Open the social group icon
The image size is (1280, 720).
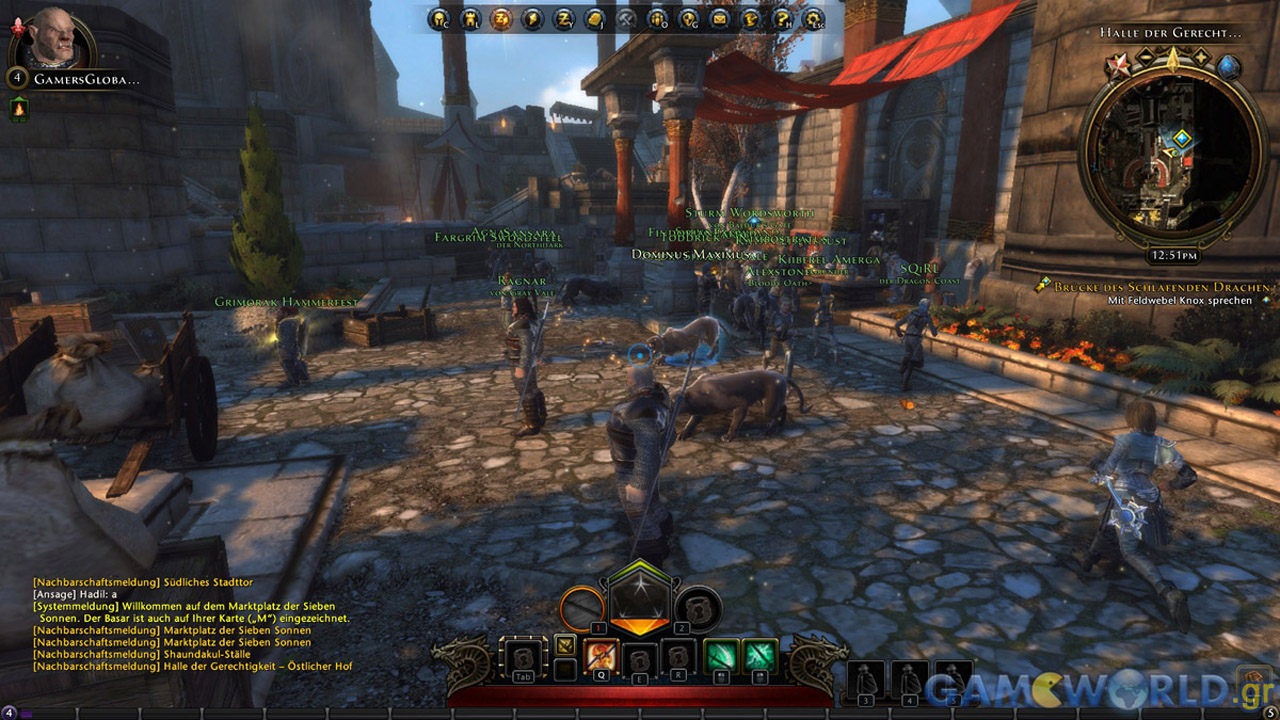658,18
